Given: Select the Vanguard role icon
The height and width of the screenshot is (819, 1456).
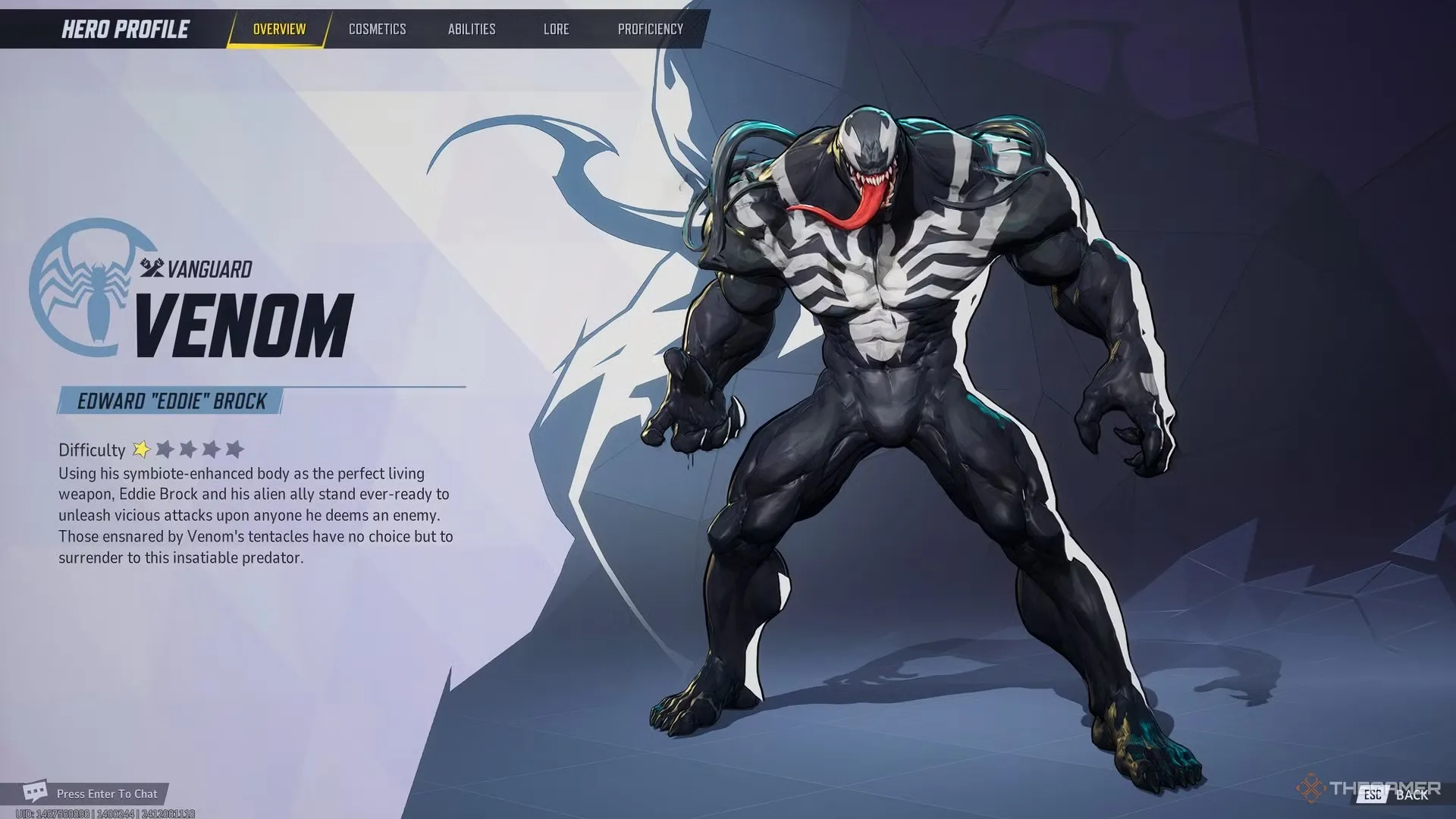Looking at the screenshot, I should tap(150, 267).
